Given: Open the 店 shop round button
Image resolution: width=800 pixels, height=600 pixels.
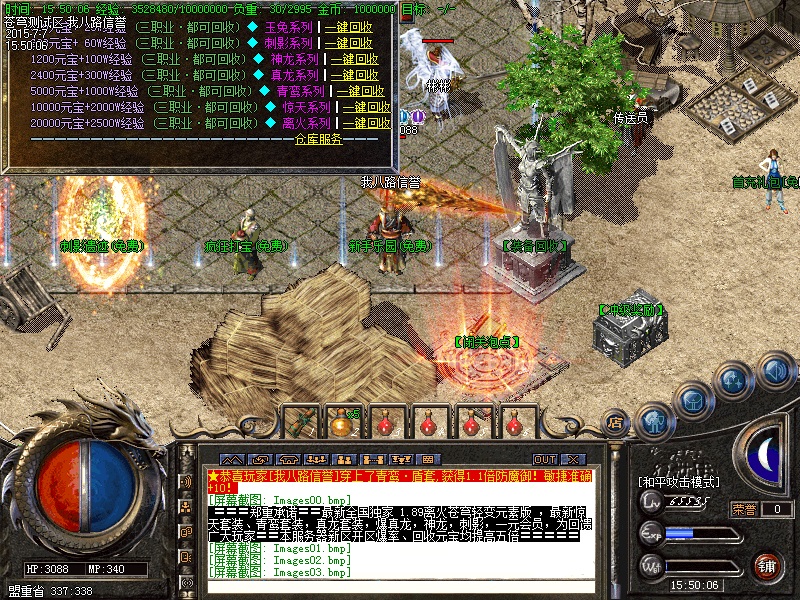Looking at the screenshot, I should 617,422.
